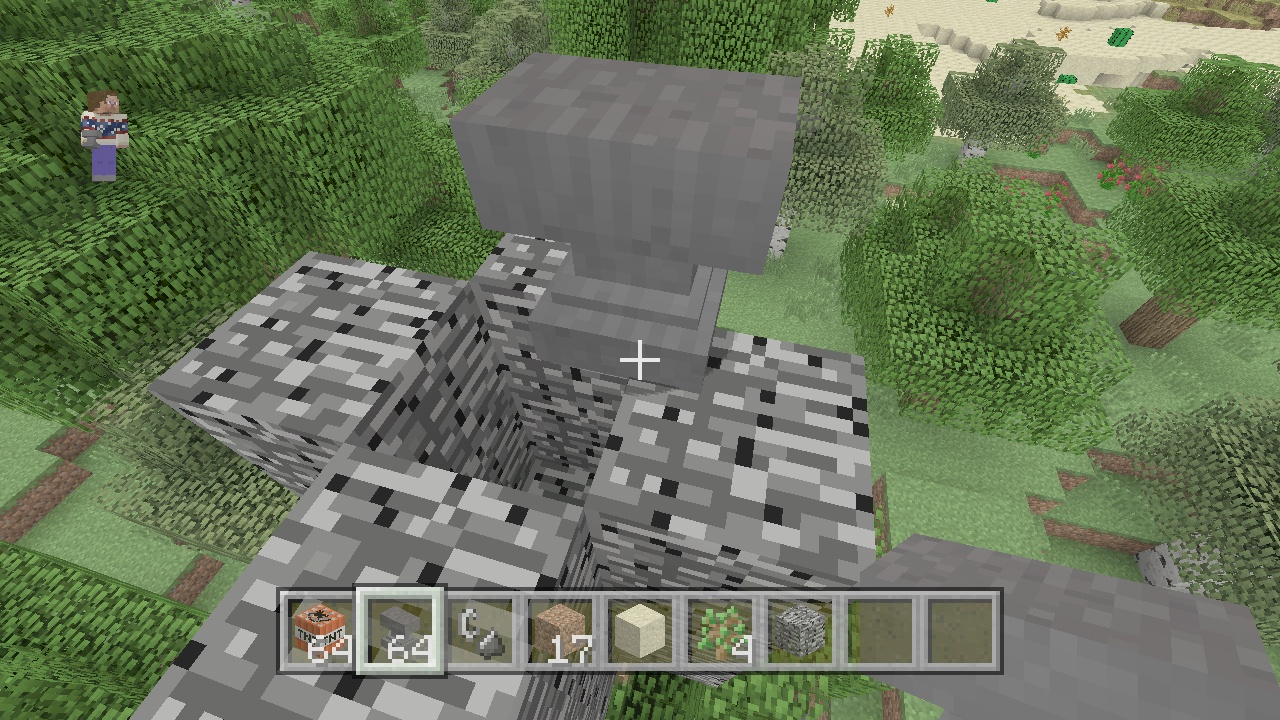1280x720 pixels.
Task: Choose the bedrock block slot
Action: pos(800,631)
